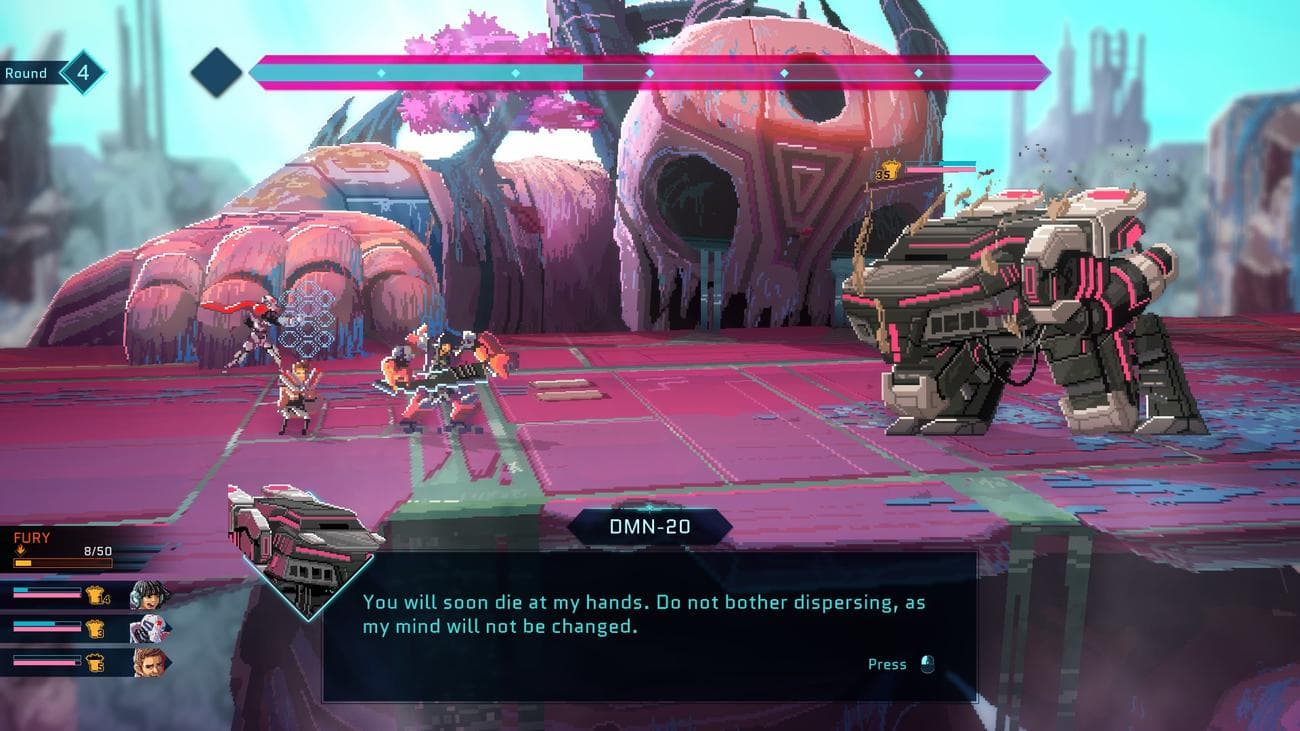Click the Fury gauge progress bar at 8/50

click(63, 563)
